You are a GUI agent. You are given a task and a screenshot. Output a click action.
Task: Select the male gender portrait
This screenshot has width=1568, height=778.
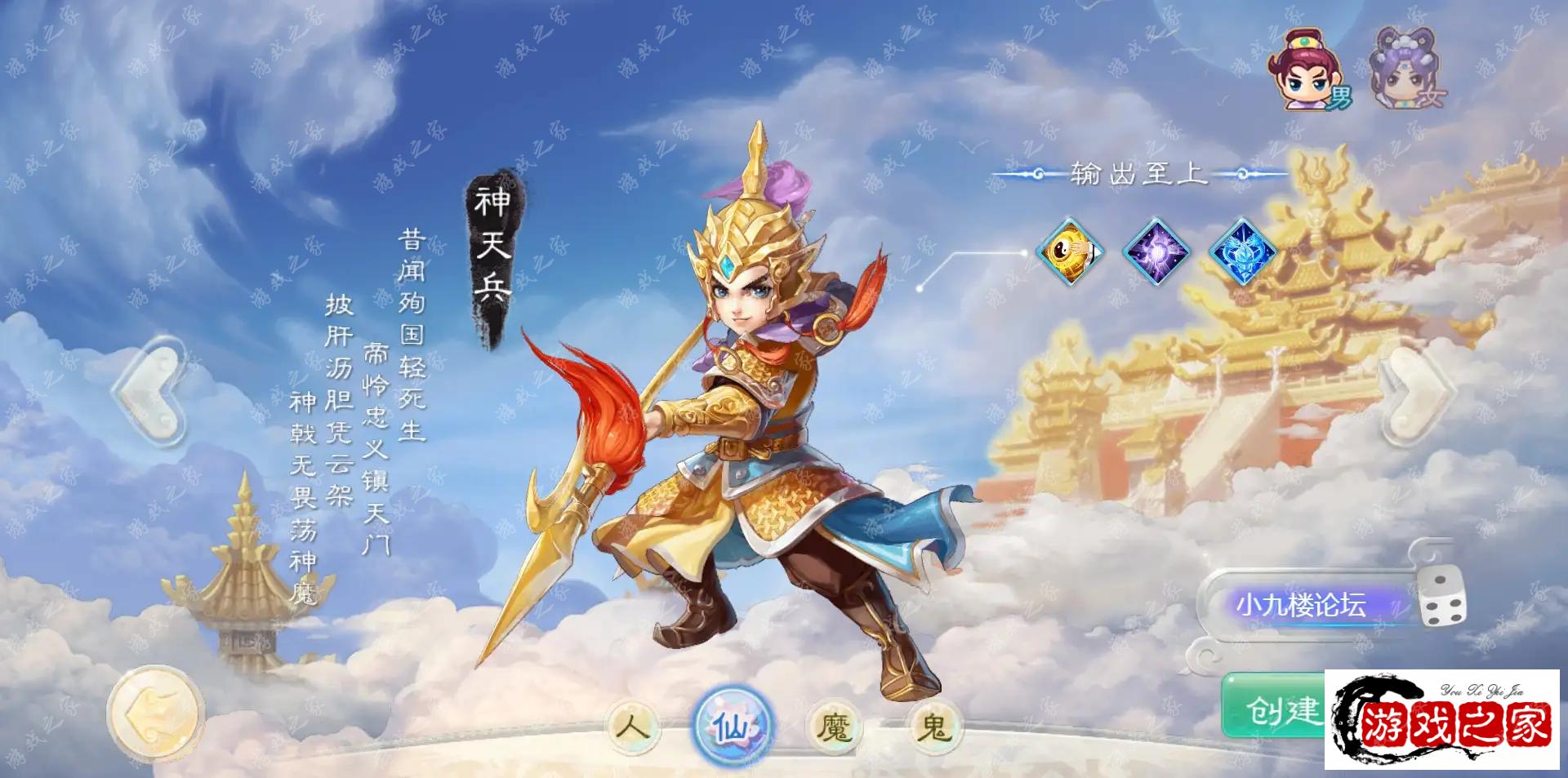[x=1307, y=70]
